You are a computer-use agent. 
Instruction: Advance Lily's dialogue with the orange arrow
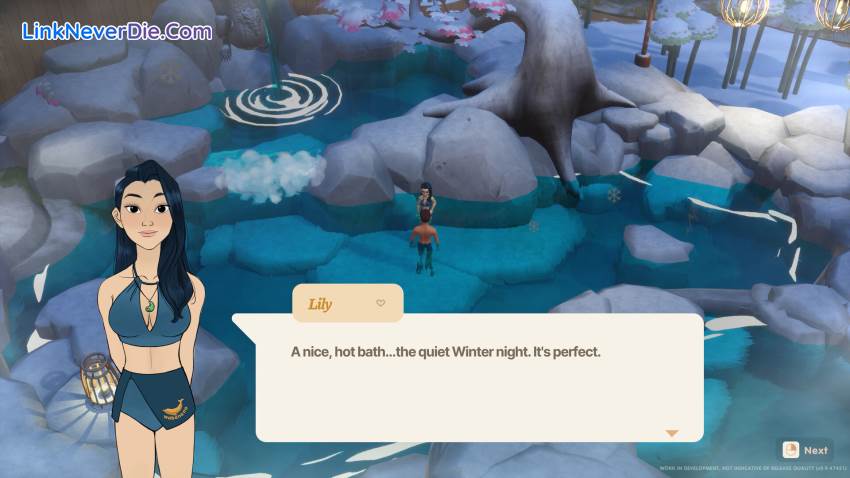pyautogui.click(x=672, y=433)
